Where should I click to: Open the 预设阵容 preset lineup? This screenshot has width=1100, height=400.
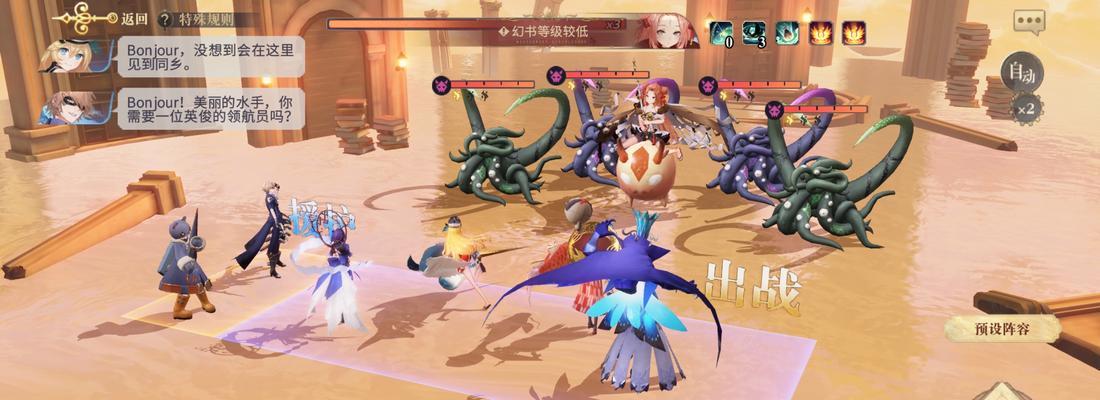click(1001, 328)
